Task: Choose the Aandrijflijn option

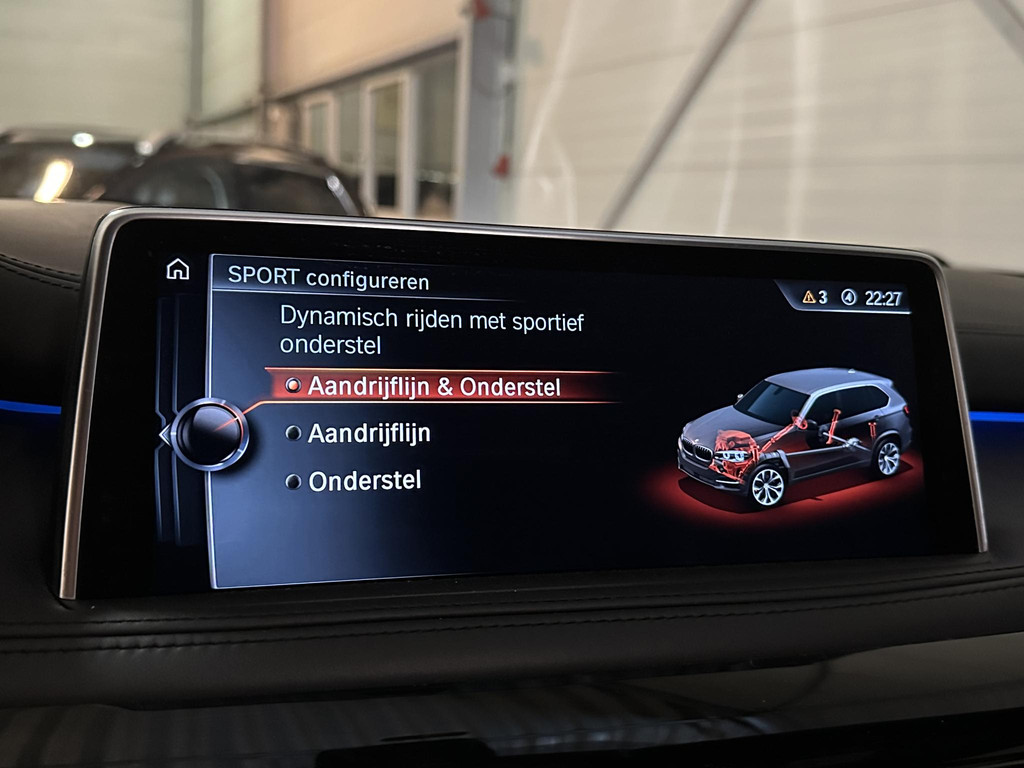Action: [x=368, y=434]
